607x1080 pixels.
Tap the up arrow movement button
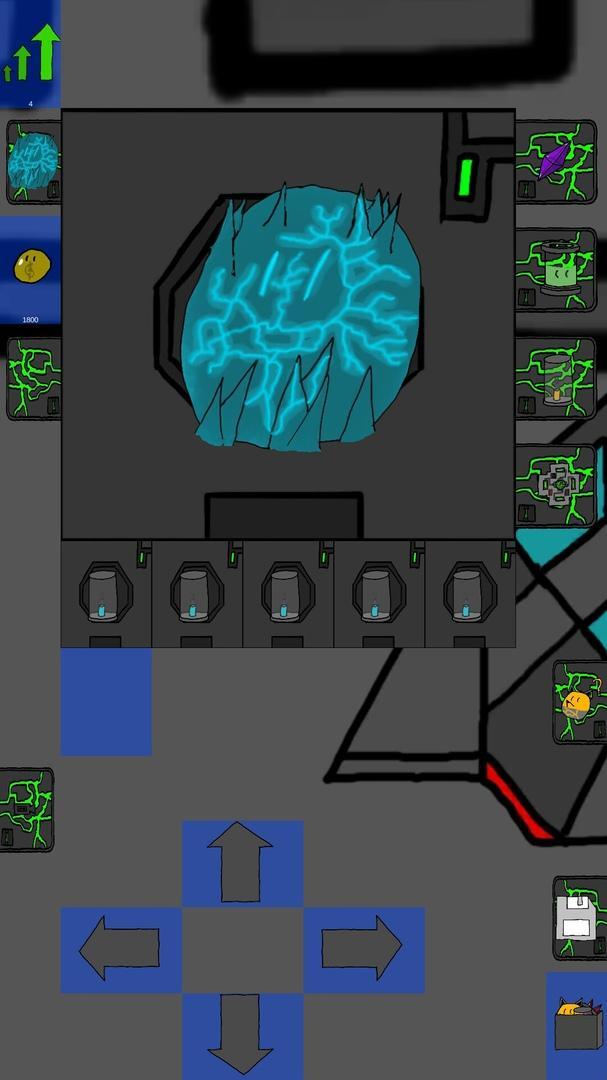pyautogui.click(x=241, y=863)
